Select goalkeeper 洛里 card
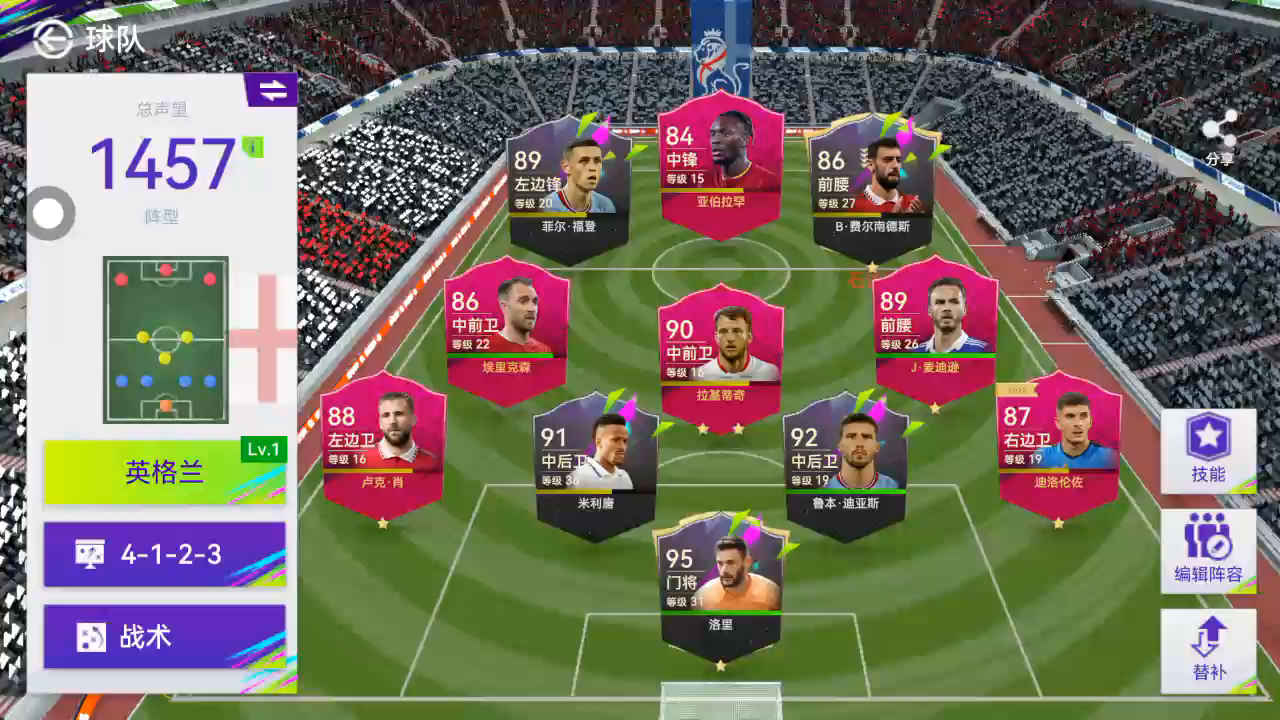The width and height of the screenshot is (1280, 720). [720, 586]
